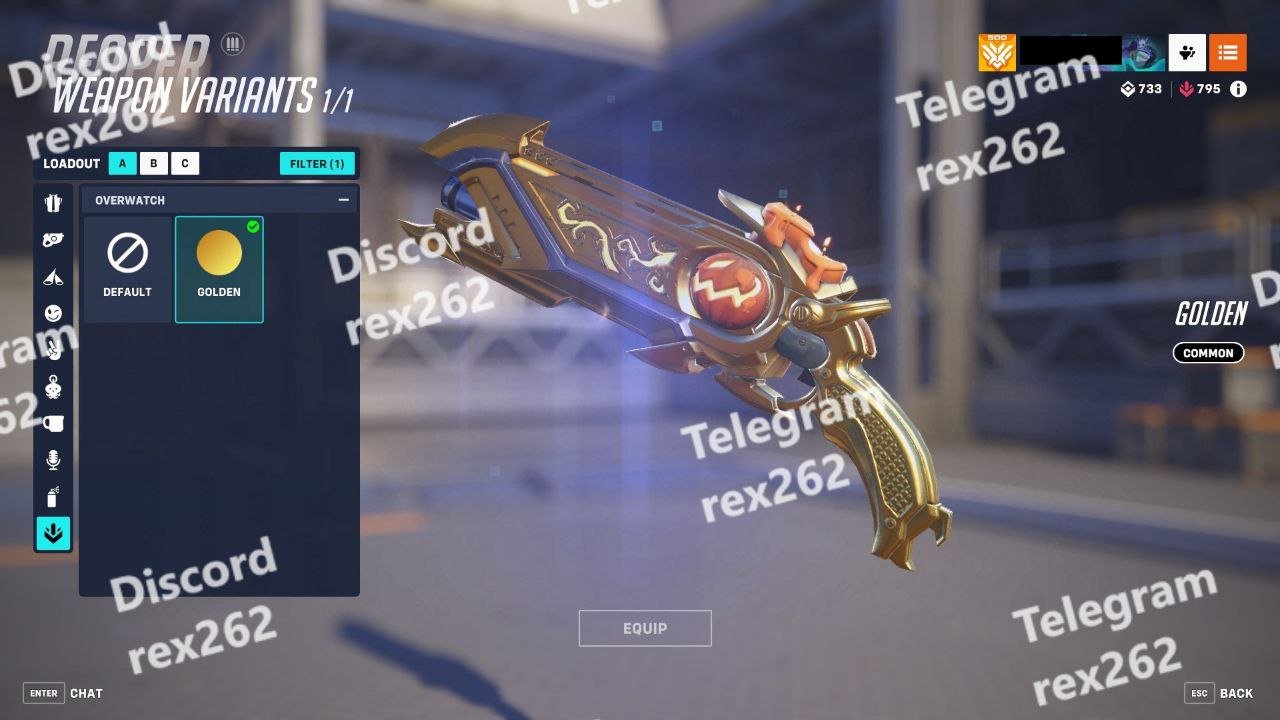Viewport: 1280px width, 720px height.
Task: Click the currency info icon
Action: click(1238, 89)
